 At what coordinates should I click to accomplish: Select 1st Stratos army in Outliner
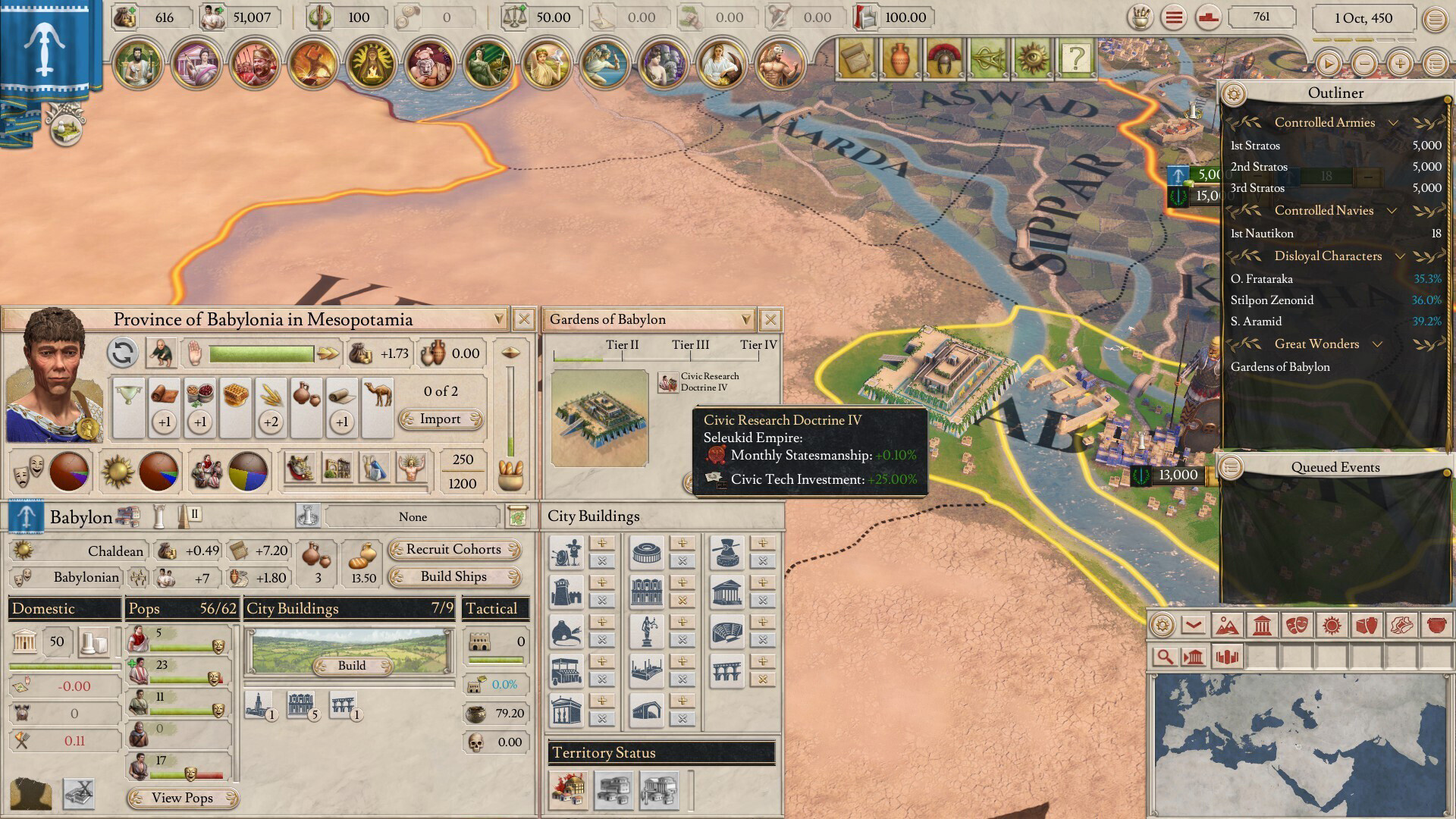click(1256, 146)
